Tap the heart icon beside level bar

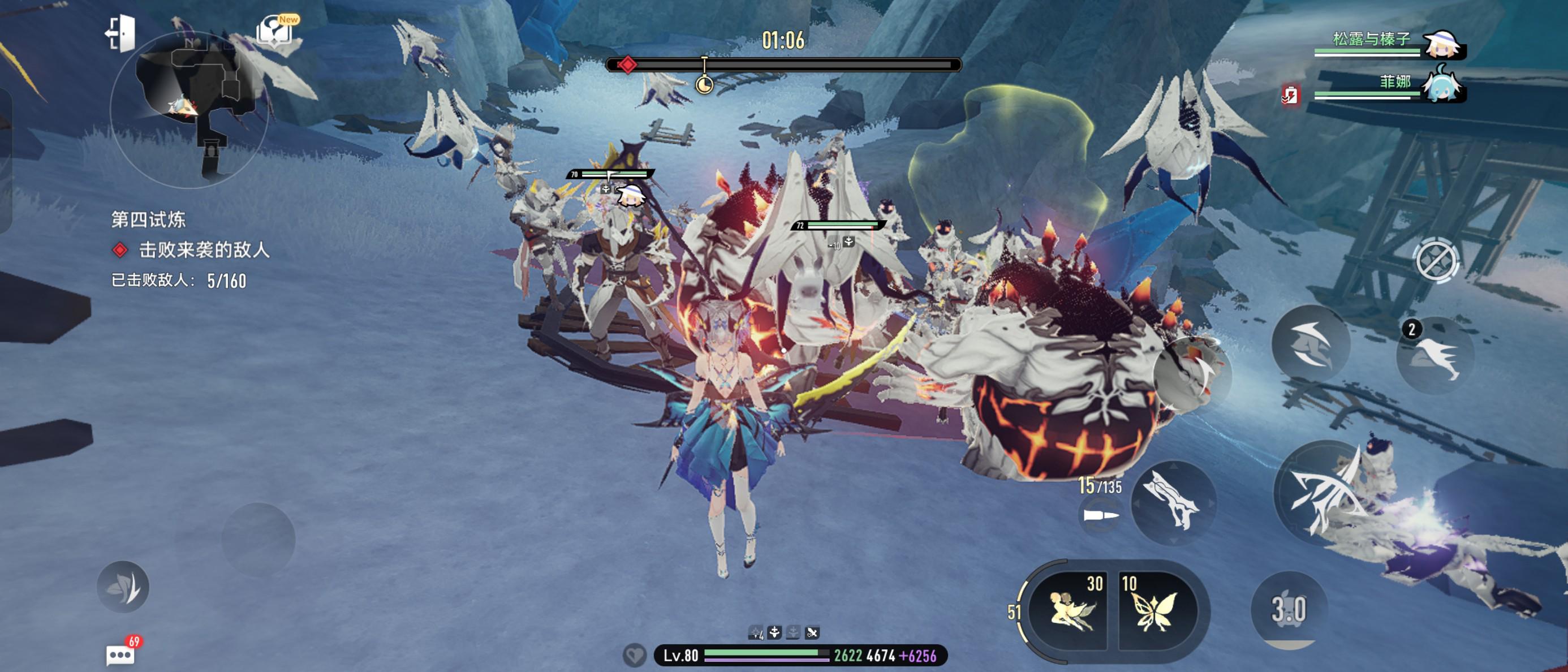tap(634, 655)
